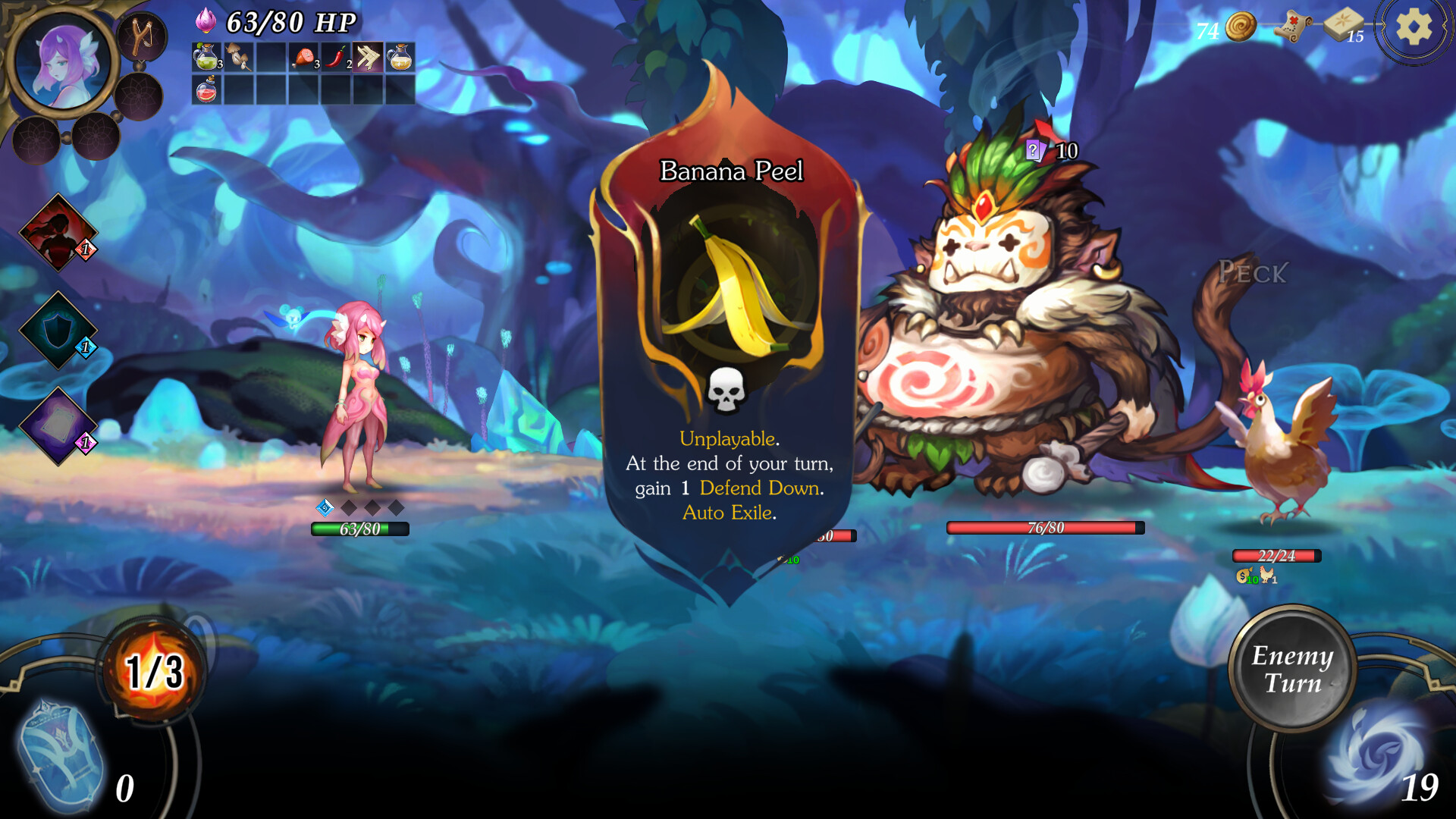Screen dimensions: 1456x819
Task: Use the mushroom skewer item
Action: click(x=237, y=57)
